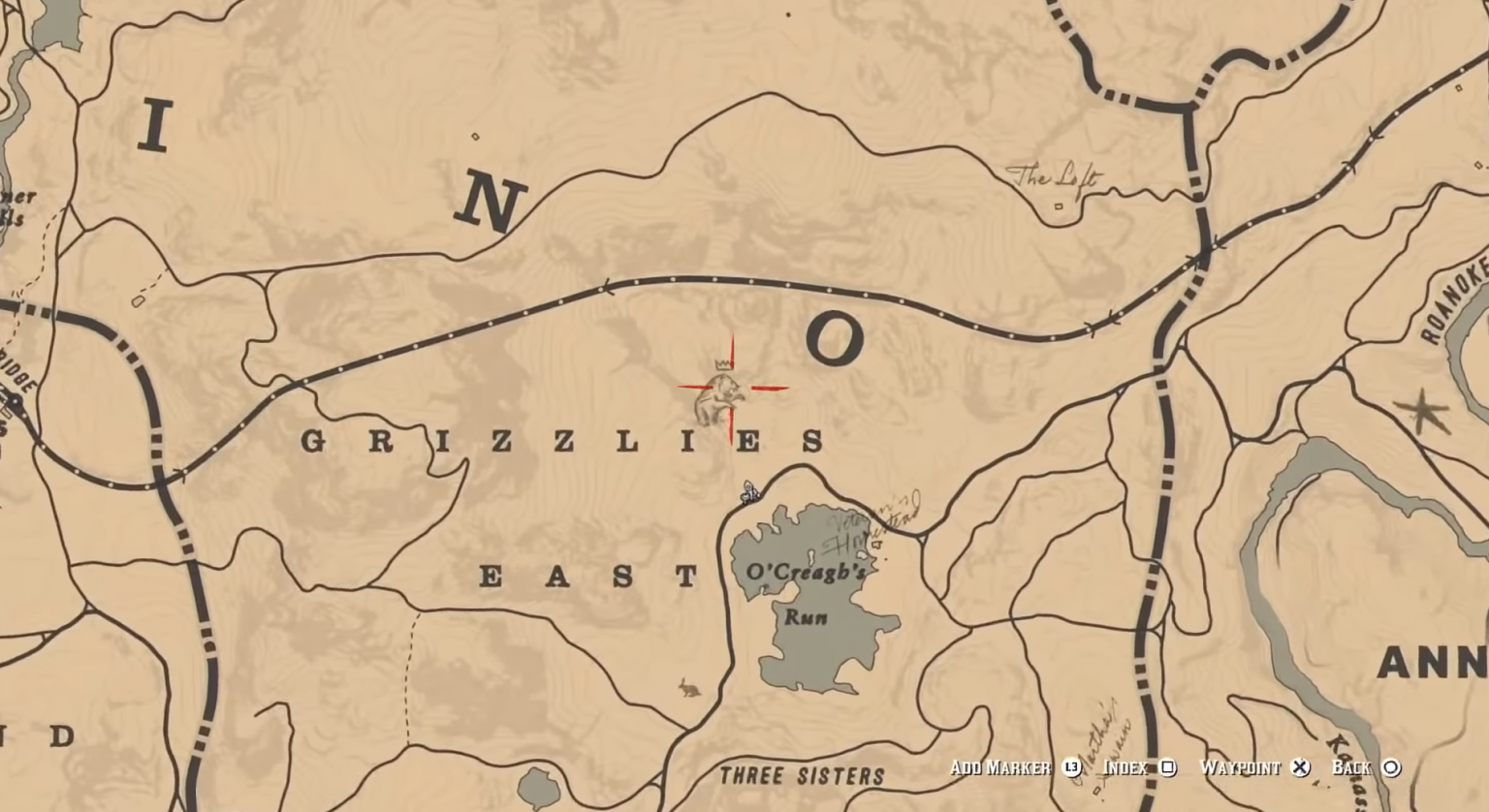Click the Square button icon next to Index
Screen dimensions: 1489x812
(x=1170, y=767)
